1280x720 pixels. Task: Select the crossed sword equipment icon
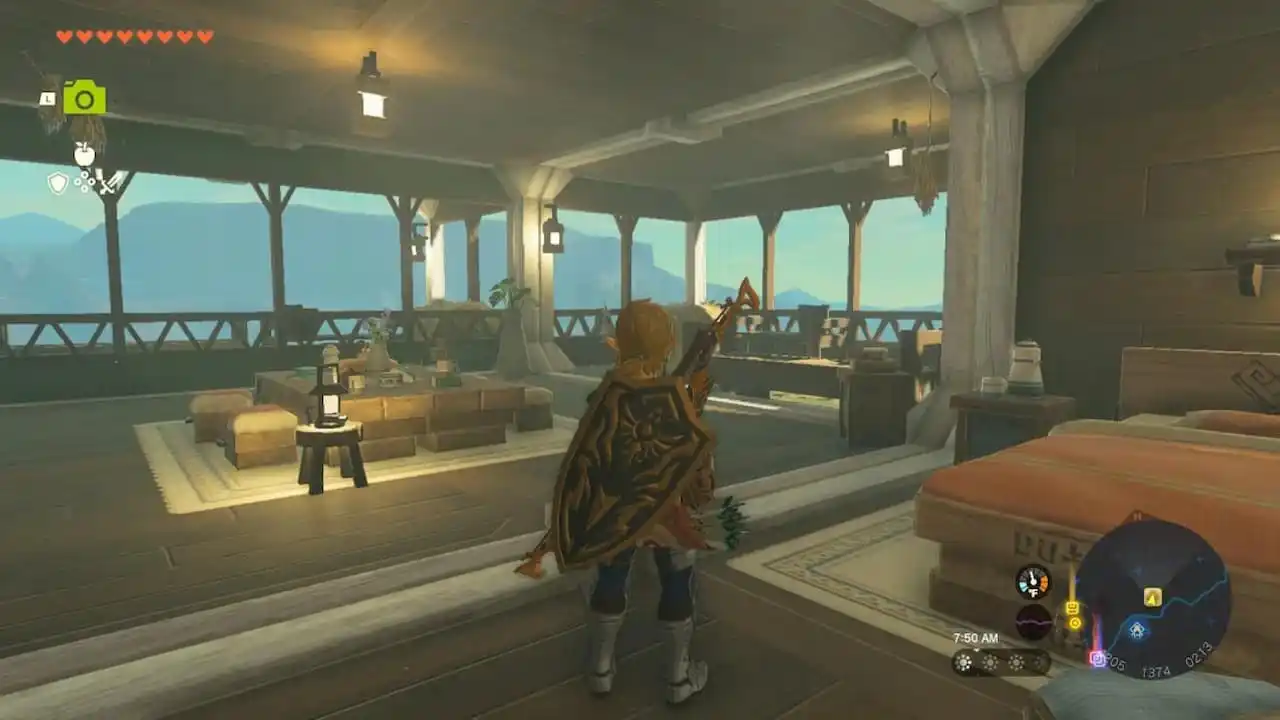[109, 185]
